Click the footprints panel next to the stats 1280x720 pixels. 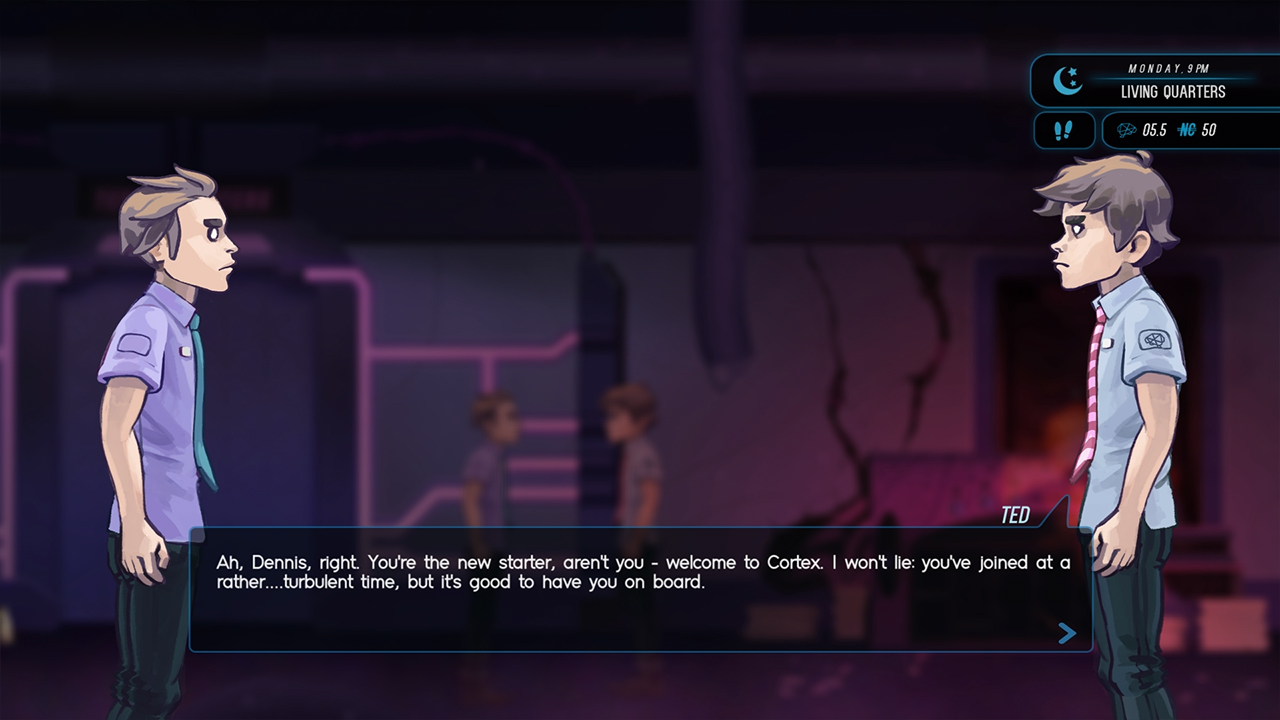click(1063, 130)
